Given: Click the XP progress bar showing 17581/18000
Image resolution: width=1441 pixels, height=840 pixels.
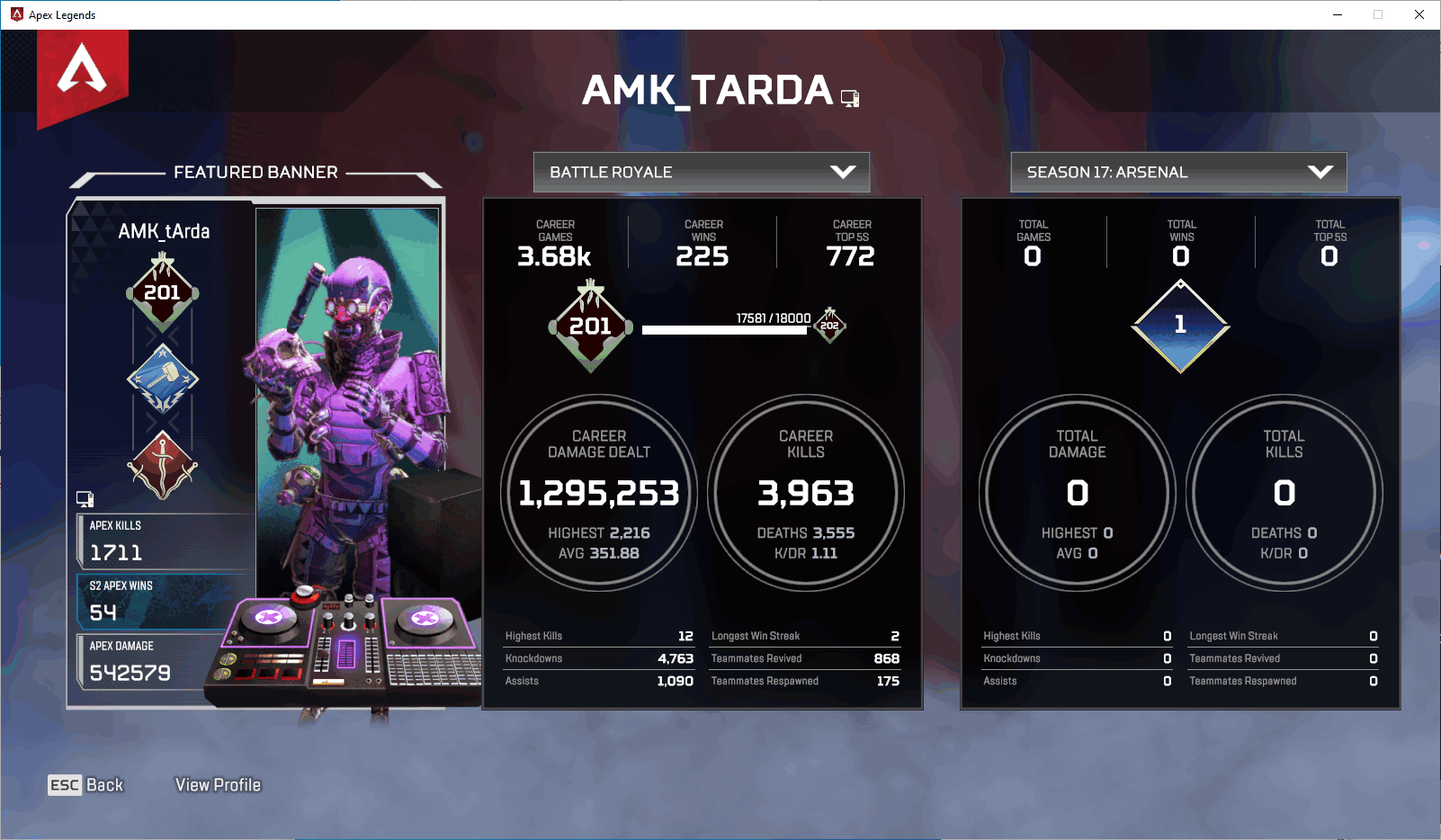Looking at the screenshot, I should pyautogui.click(x=724, y=329).
